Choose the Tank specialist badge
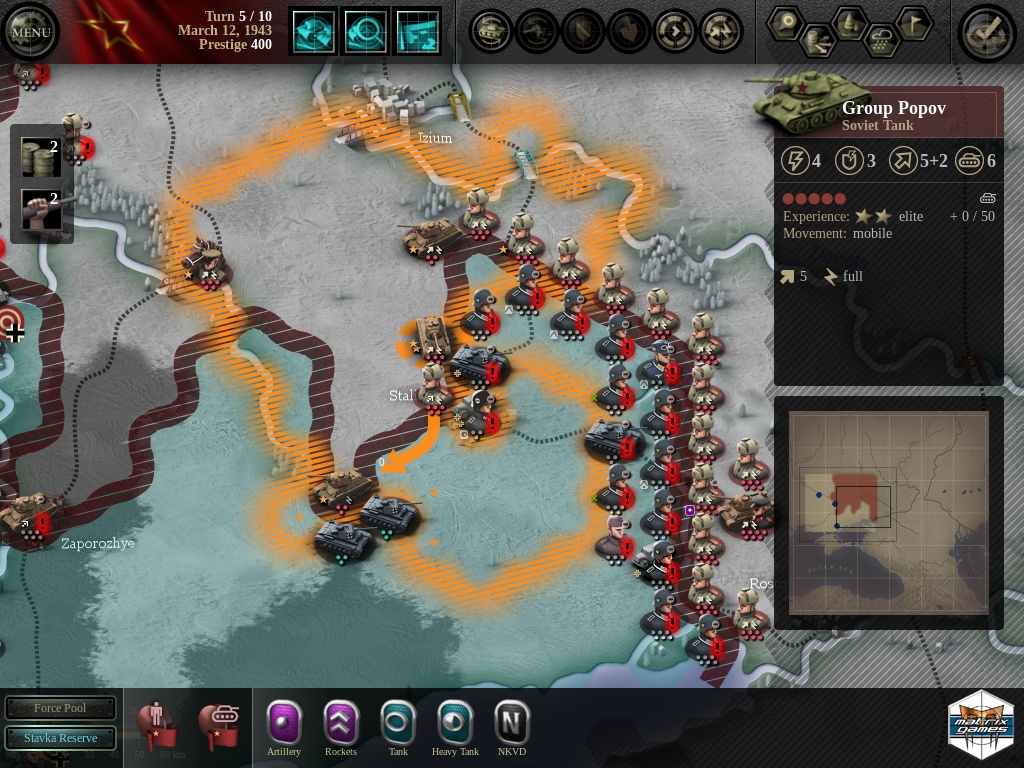The width and height of the screenshot is (1024, 768). 398,722
